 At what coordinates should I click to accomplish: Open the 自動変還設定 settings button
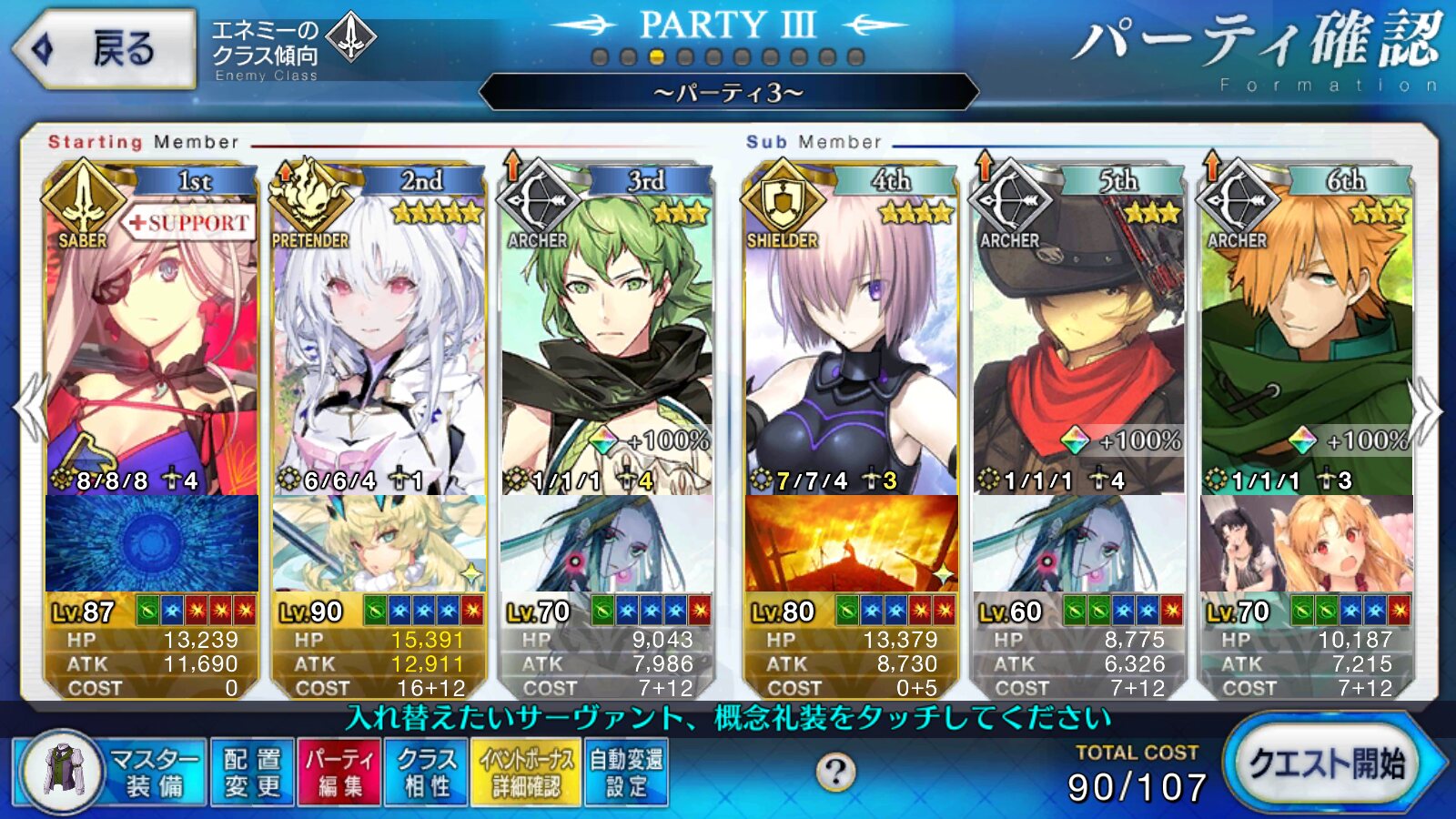point(626,772)
